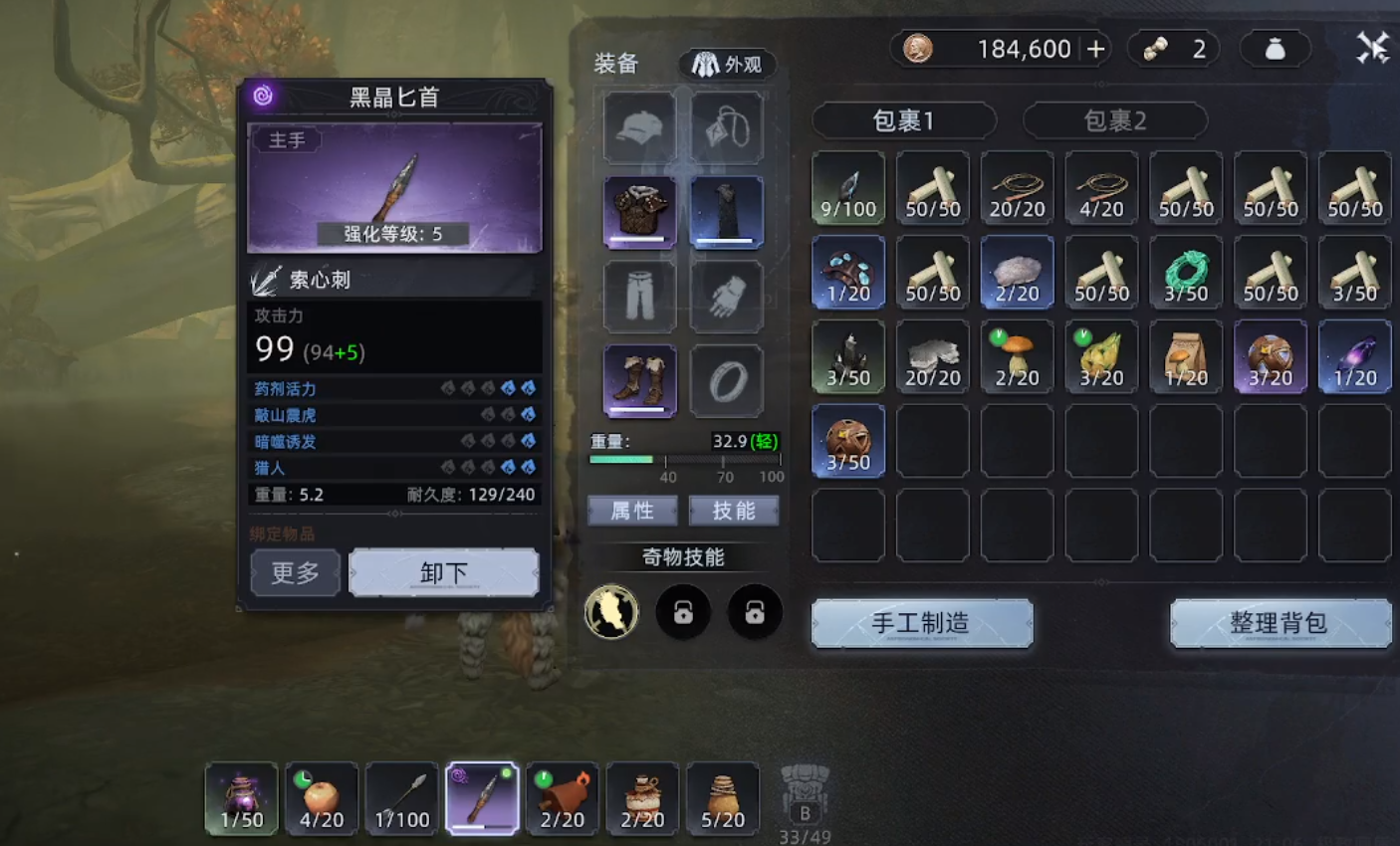Select the equipped boots slot
The width and height of the screenshot is (1400, 846).
(639, 381)
